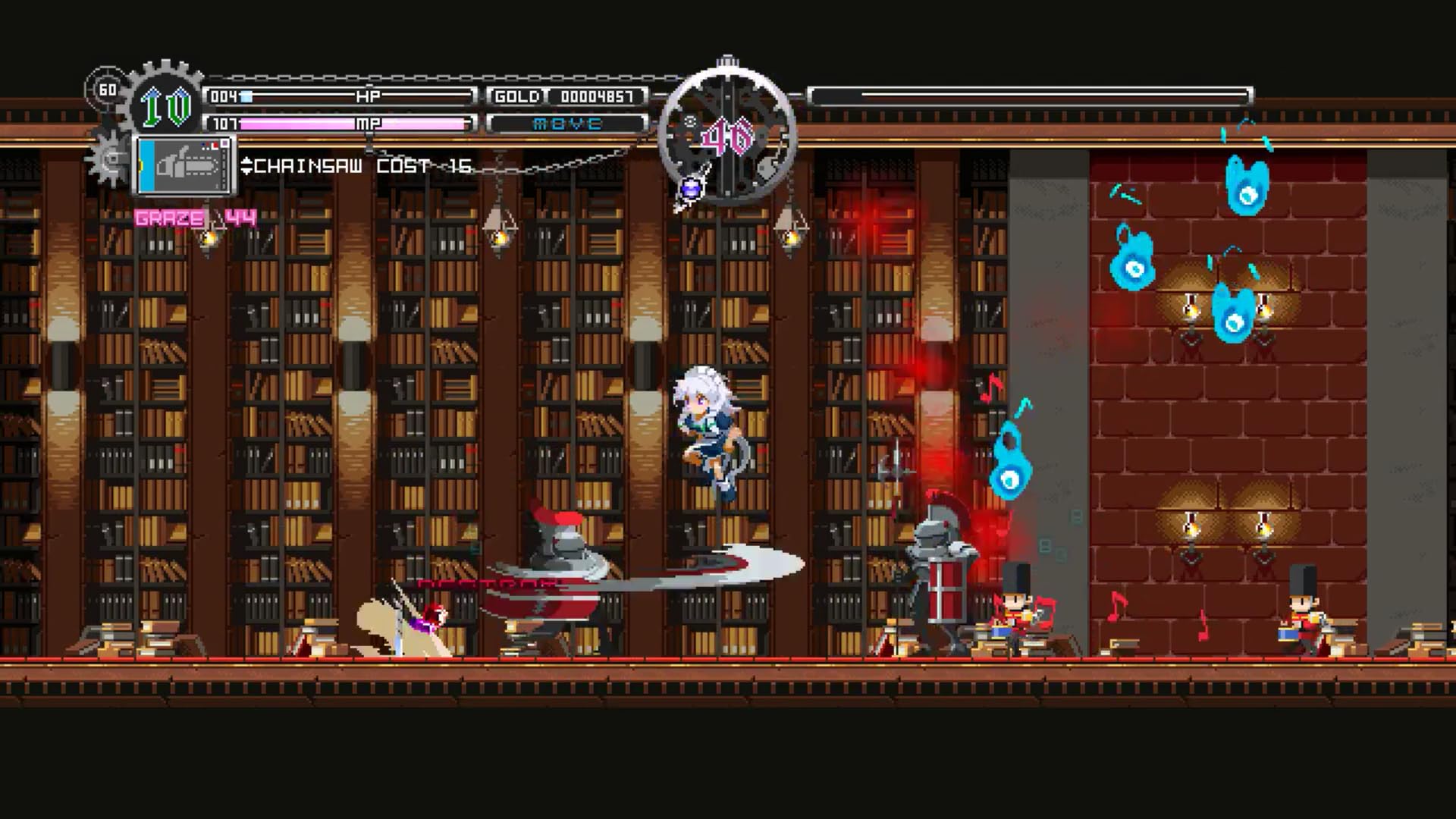Toggle the red indicator dot on the weapon box
Viewport: 1456px width, 819px height.
coord(215,144)
